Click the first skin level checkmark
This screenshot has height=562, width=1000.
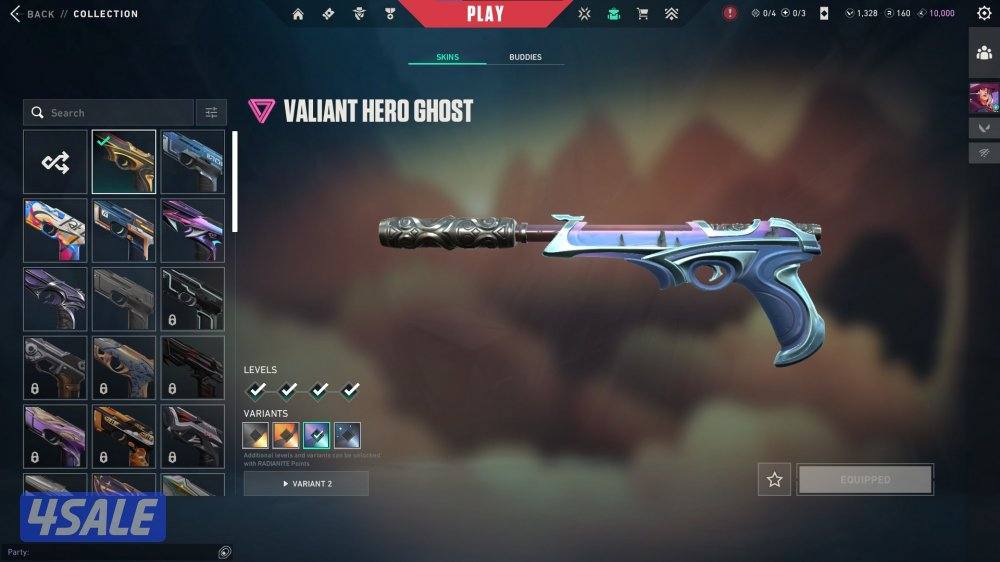(257, 390)
